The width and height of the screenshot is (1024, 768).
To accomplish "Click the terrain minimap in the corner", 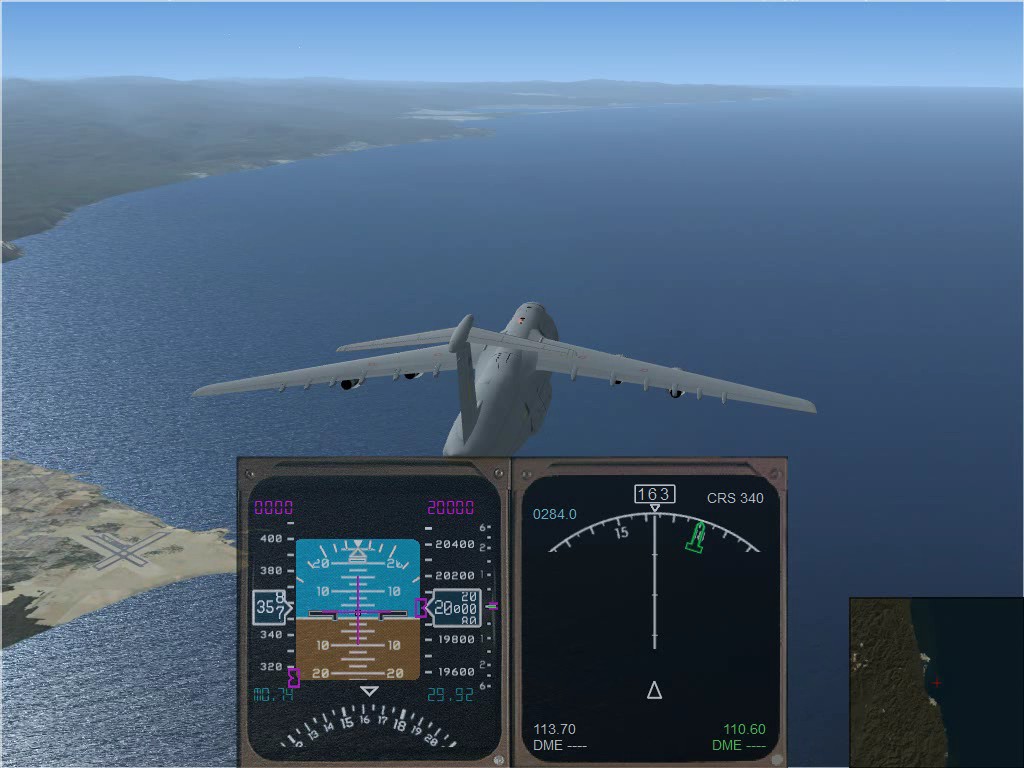I will [x=936, y=682].
